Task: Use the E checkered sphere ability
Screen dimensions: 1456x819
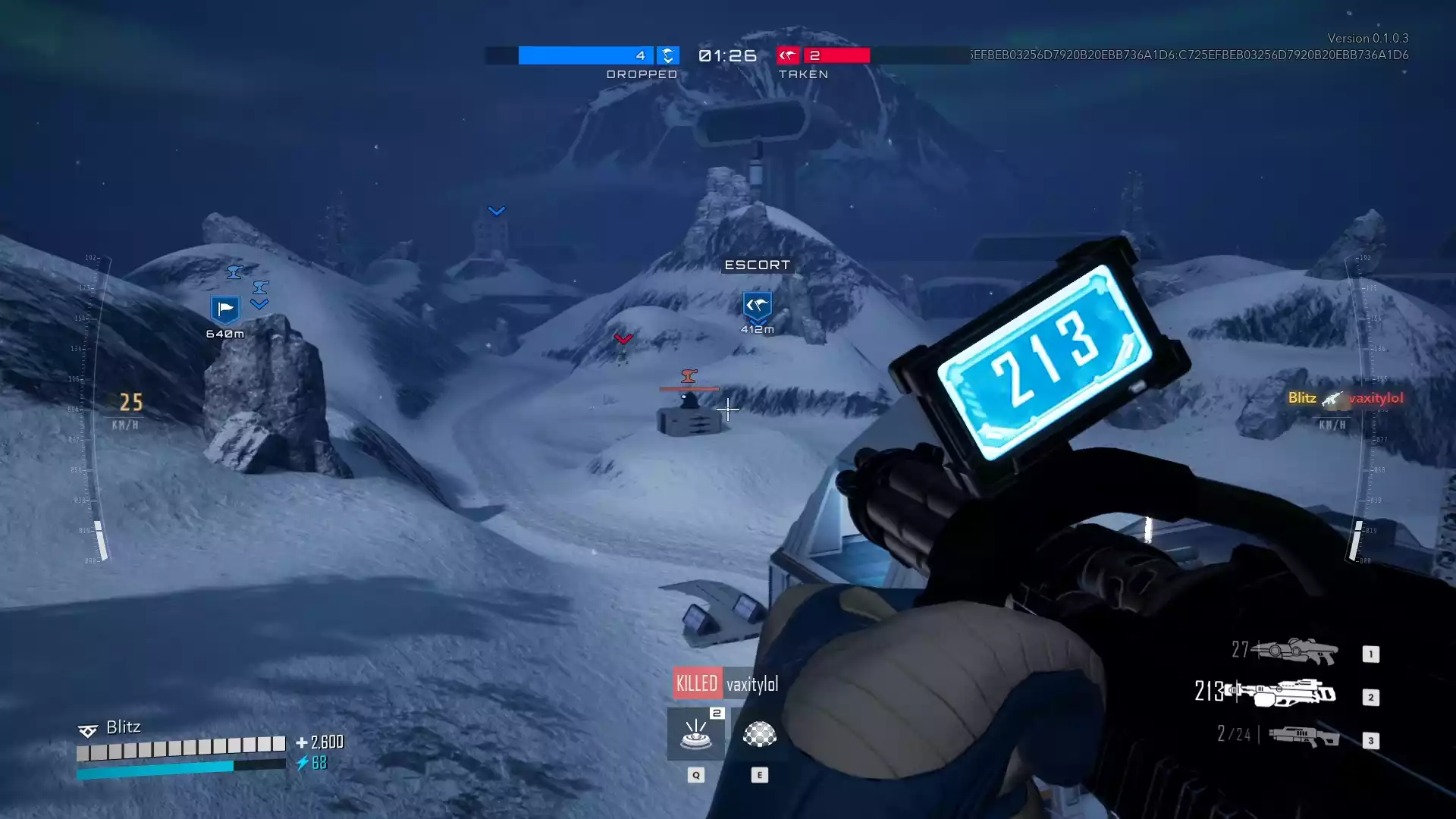Action: coord(759,734)
